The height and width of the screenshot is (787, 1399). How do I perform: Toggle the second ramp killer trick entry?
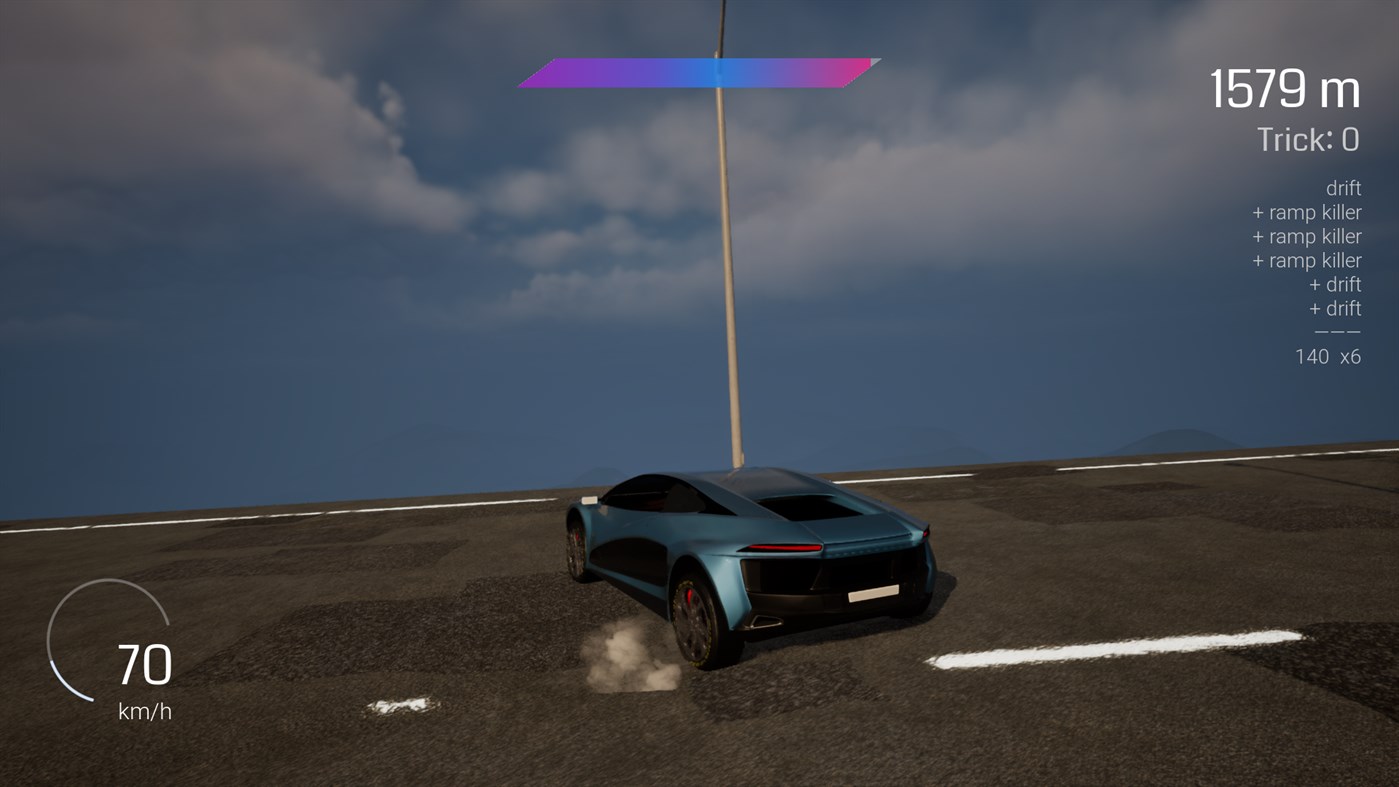(x=1306, y=236)
